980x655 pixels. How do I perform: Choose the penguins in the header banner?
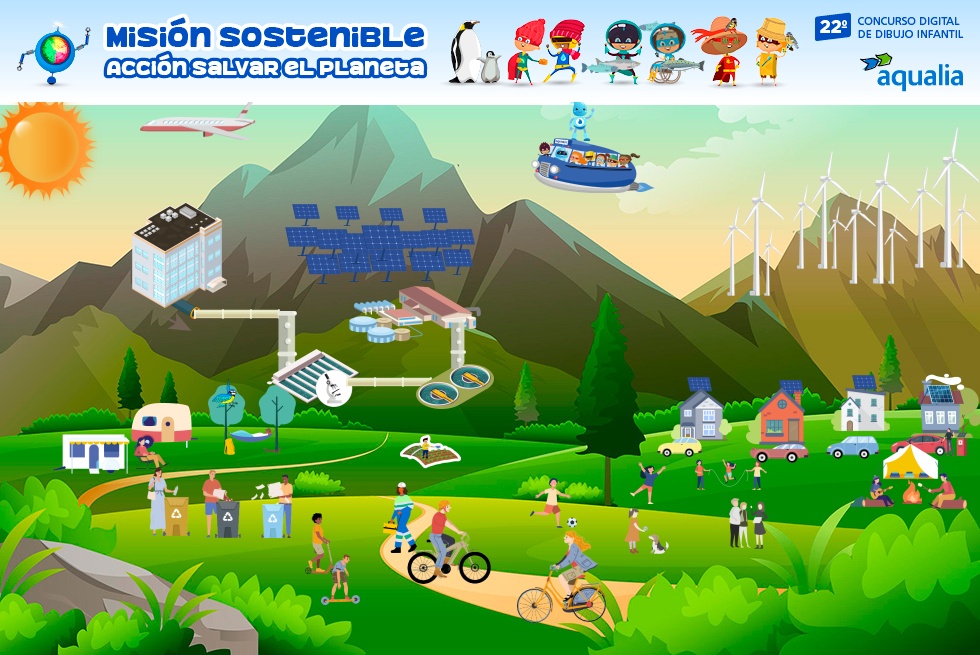pyautogui.click(x=473, y=53)
